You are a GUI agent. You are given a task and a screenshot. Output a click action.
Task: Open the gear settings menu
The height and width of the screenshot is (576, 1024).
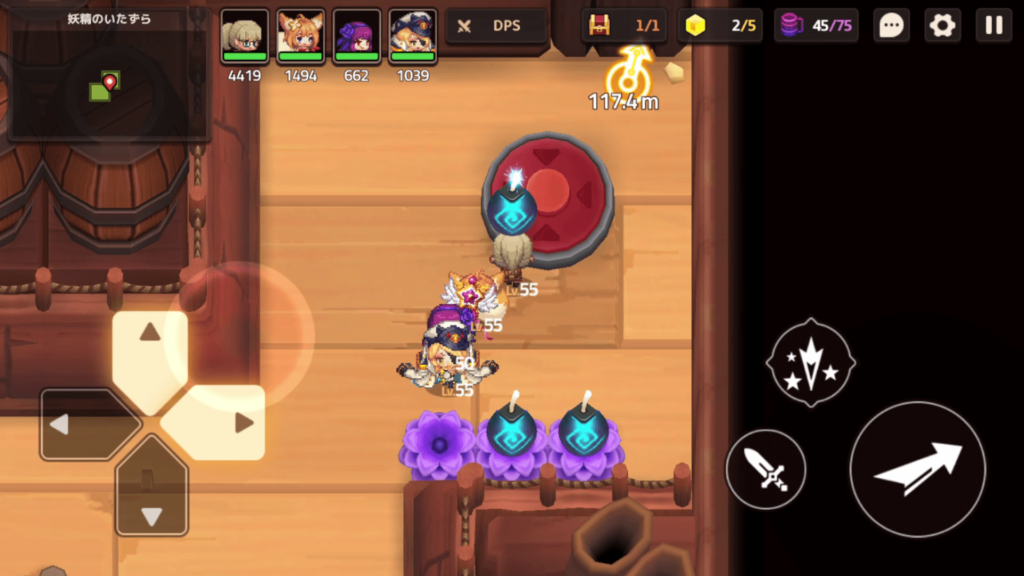(942, 26)
